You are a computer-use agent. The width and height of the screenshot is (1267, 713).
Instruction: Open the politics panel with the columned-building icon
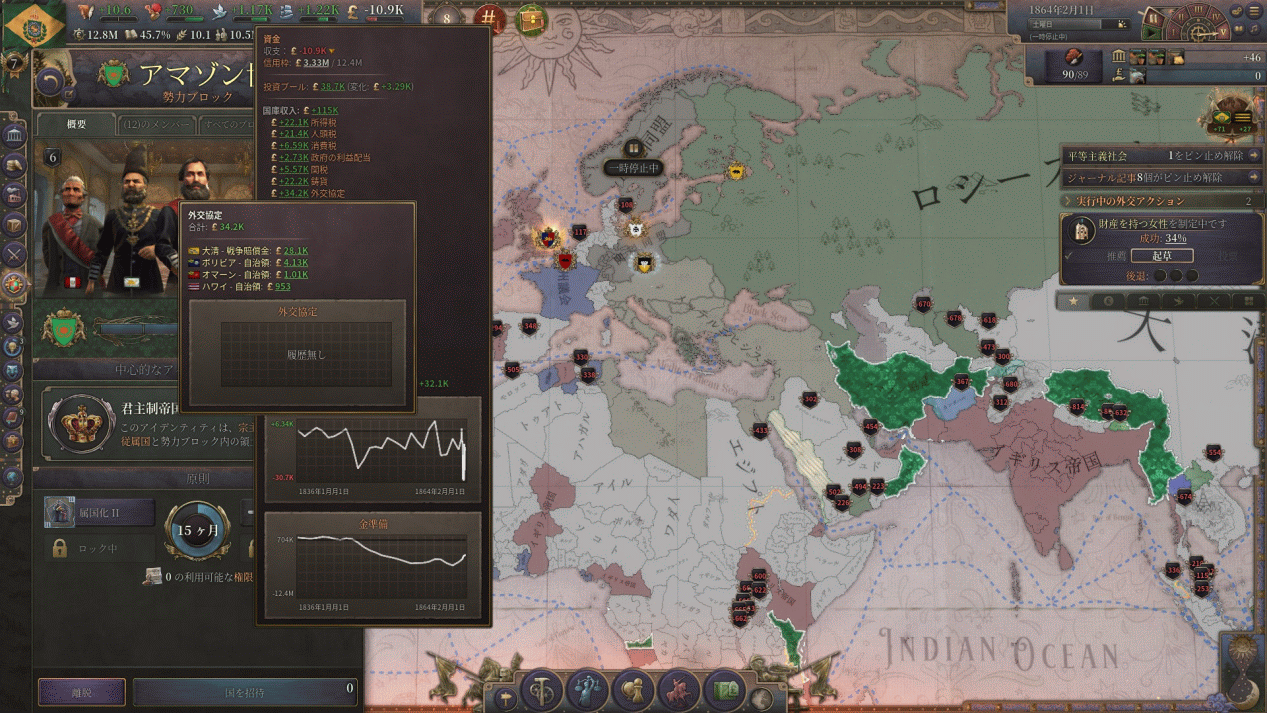14,135
